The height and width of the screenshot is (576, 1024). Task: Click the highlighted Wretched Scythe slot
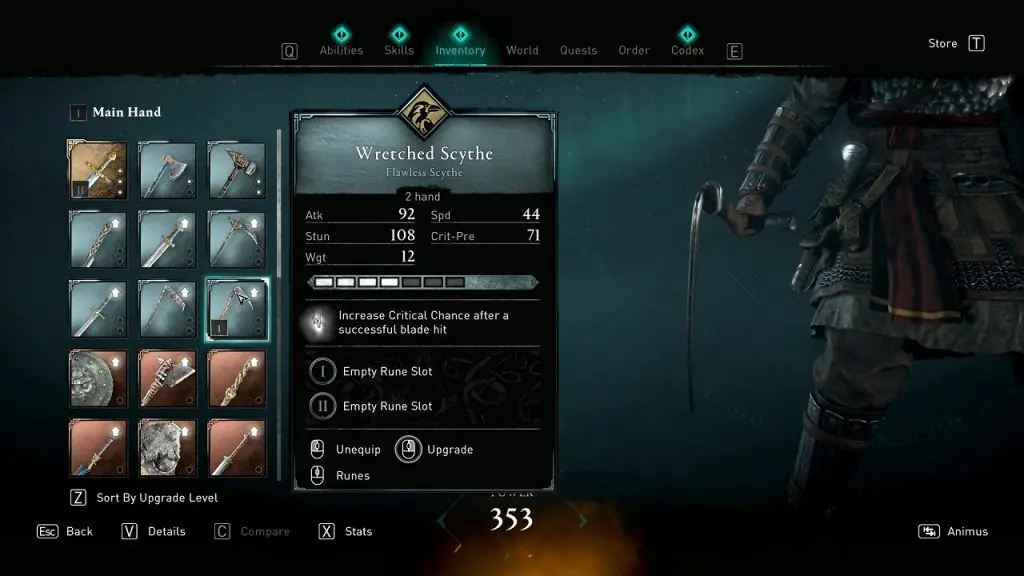click(237, 309)
